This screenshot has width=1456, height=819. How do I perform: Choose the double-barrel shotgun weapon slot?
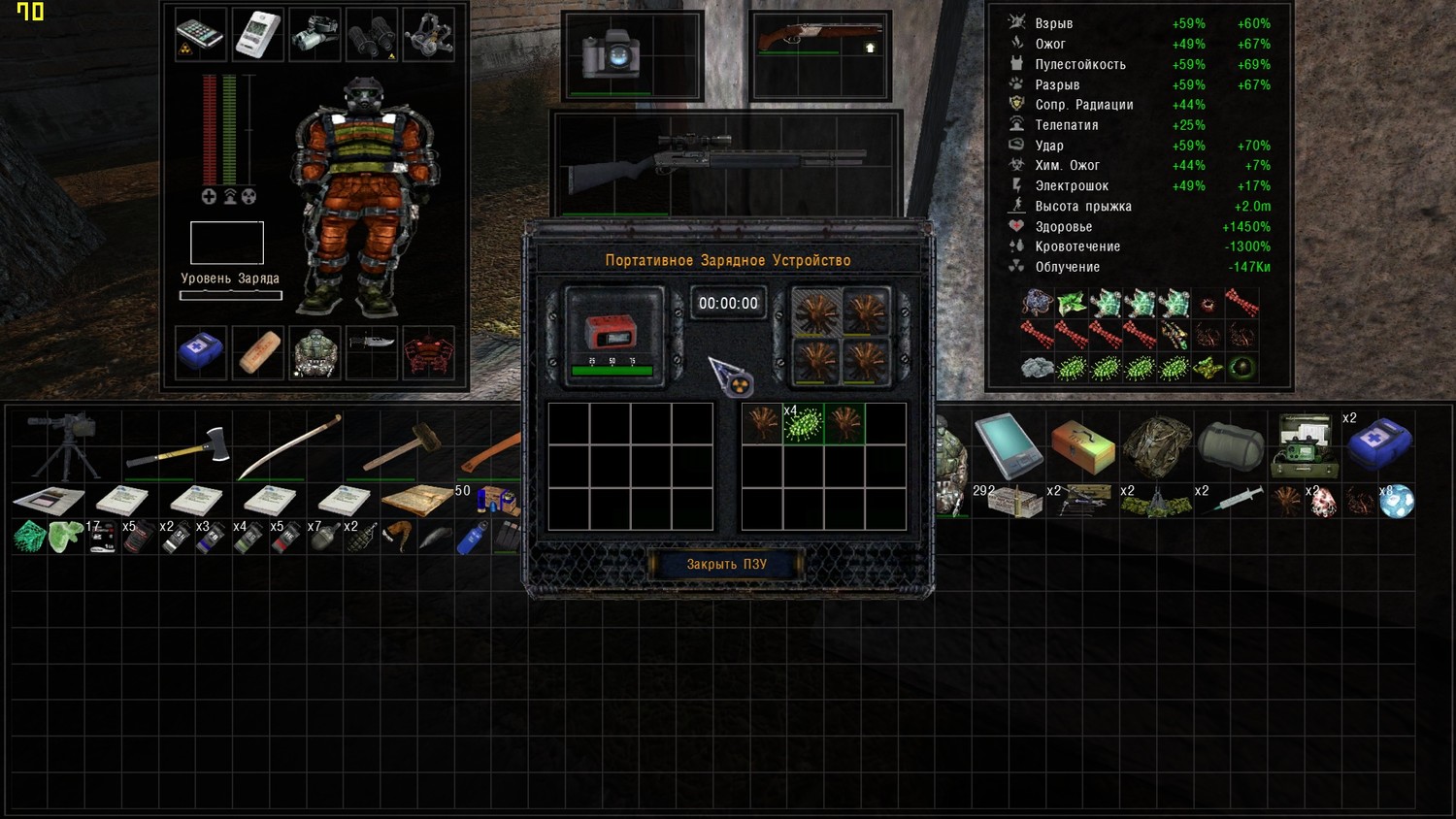[x=820, y=40]
